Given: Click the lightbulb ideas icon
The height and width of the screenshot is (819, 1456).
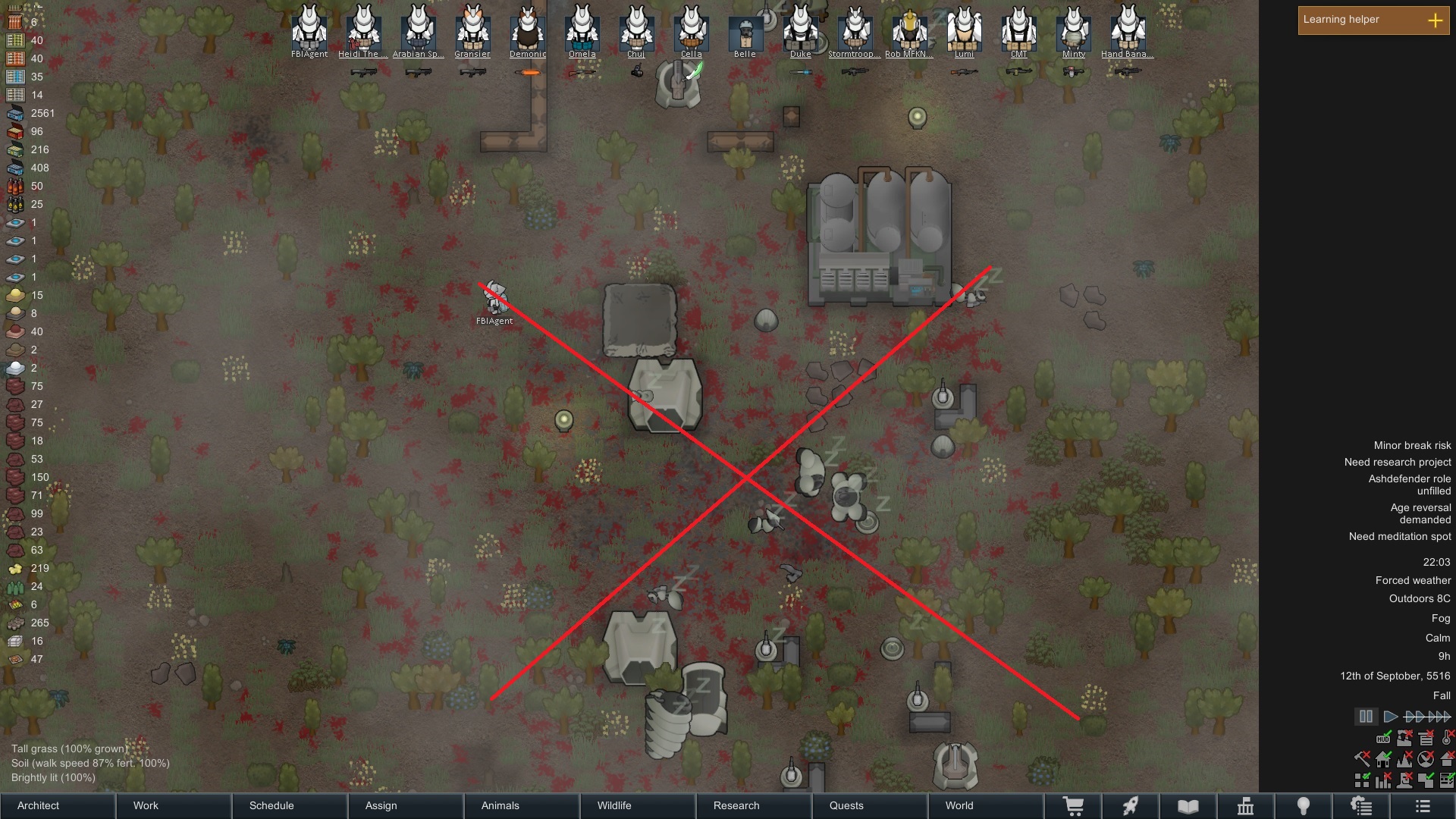Looking at the screenshot, I should click(x=1303, y=806).
